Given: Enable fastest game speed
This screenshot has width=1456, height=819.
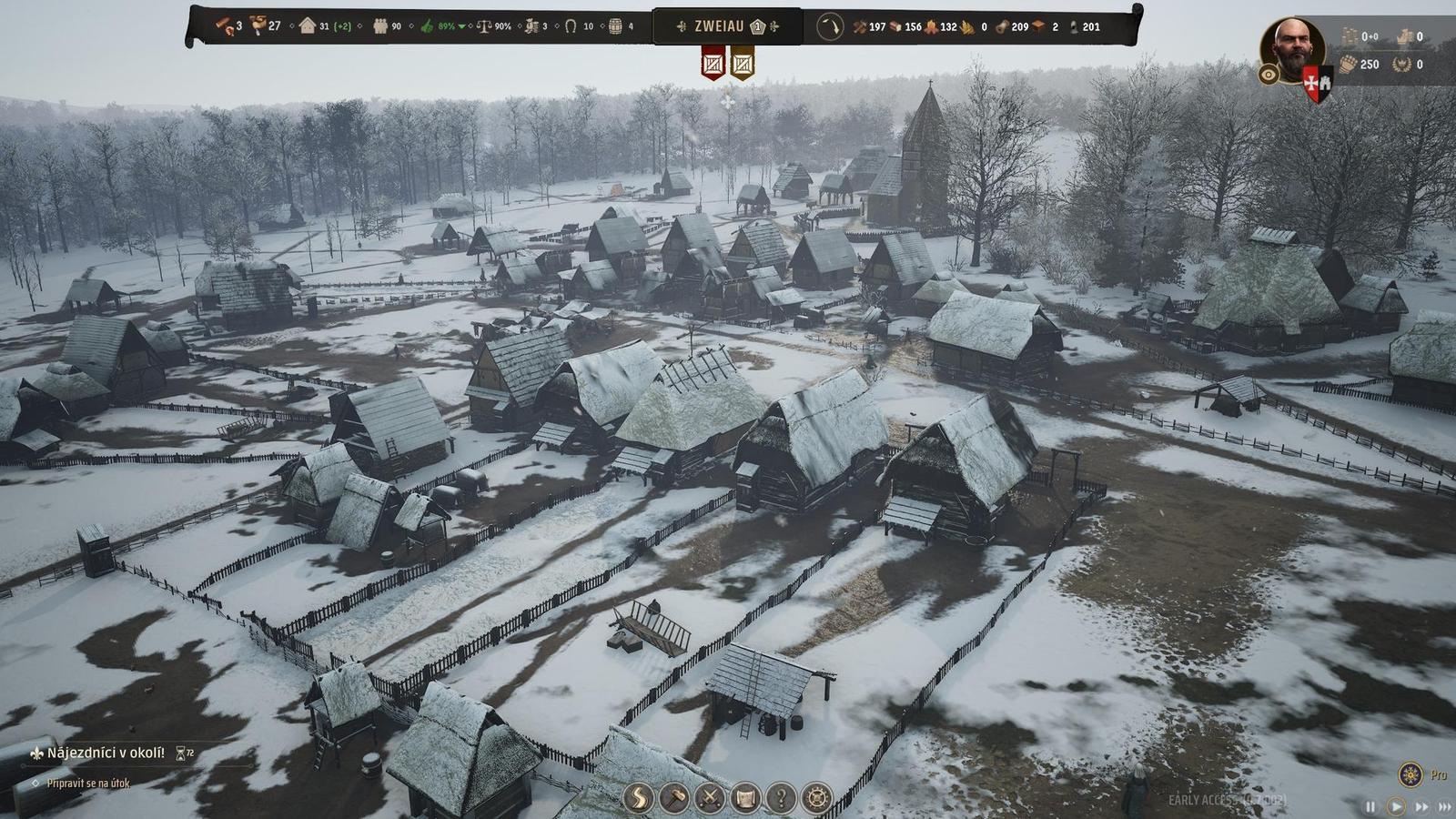Looking at the screenshot, I should 1445,805.
